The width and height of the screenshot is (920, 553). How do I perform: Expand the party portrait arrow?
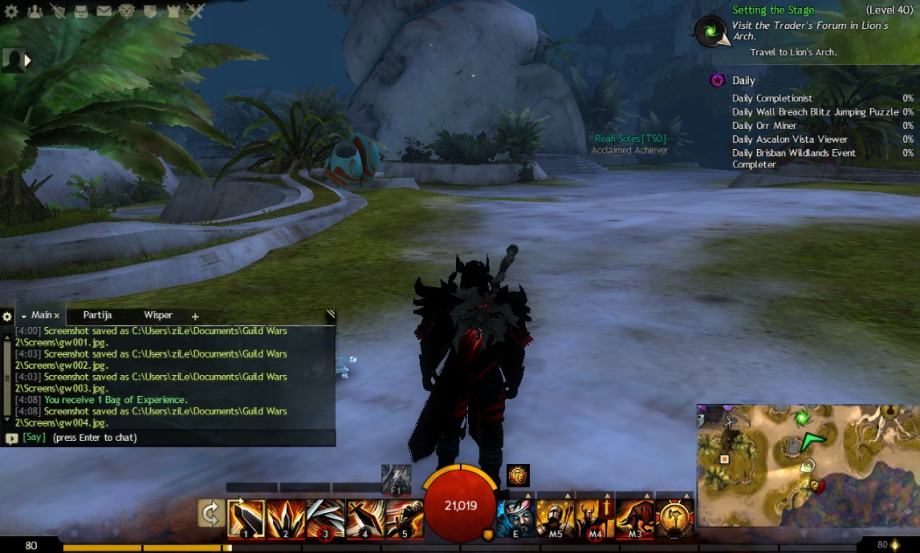pos(27,60)
